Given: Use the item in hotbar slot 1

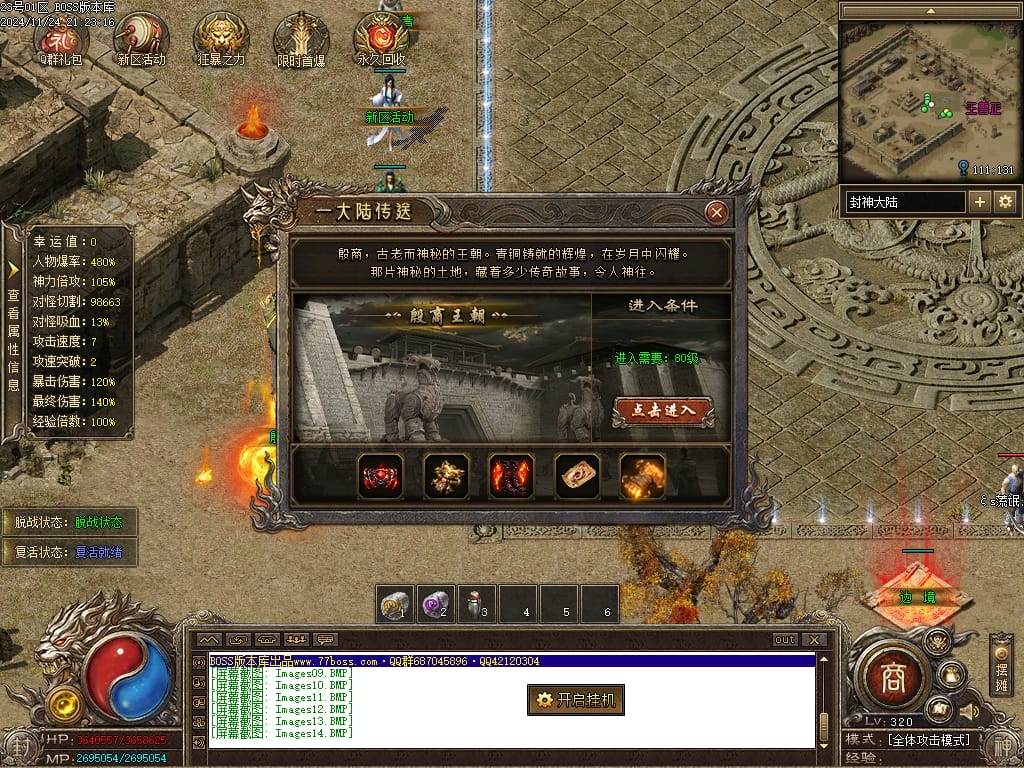Looking at the screenshot, I should [x=395, y=605].
